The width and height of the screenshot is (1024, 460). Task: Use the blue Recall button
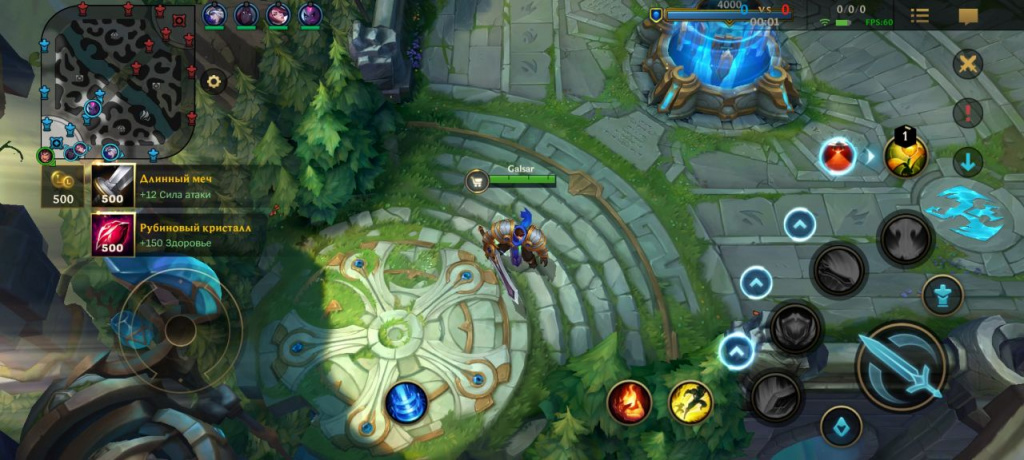(407, 402)
